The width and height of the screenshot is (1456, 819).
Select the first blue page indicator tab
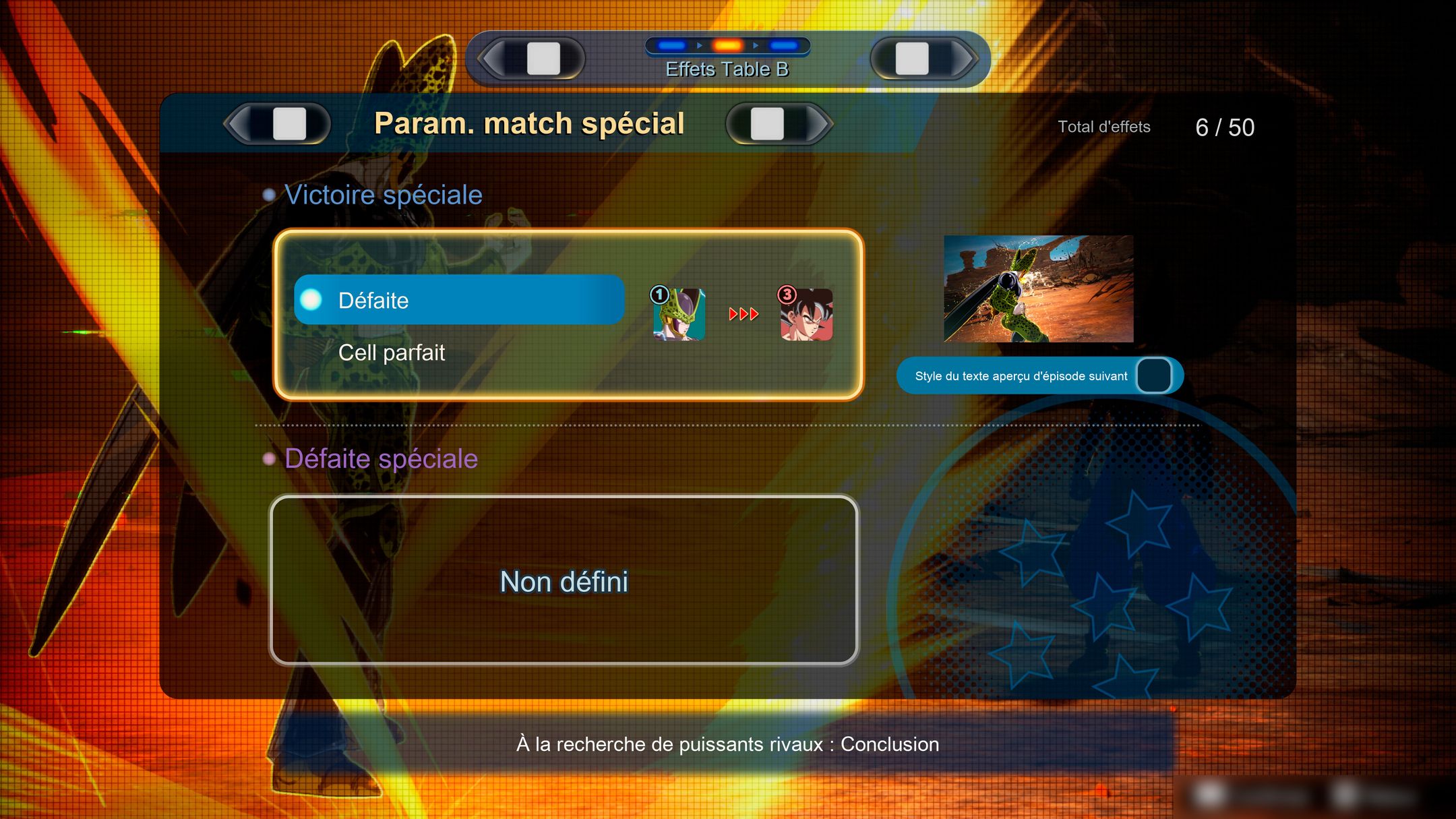pyautogui.click(x=671, y=44)
